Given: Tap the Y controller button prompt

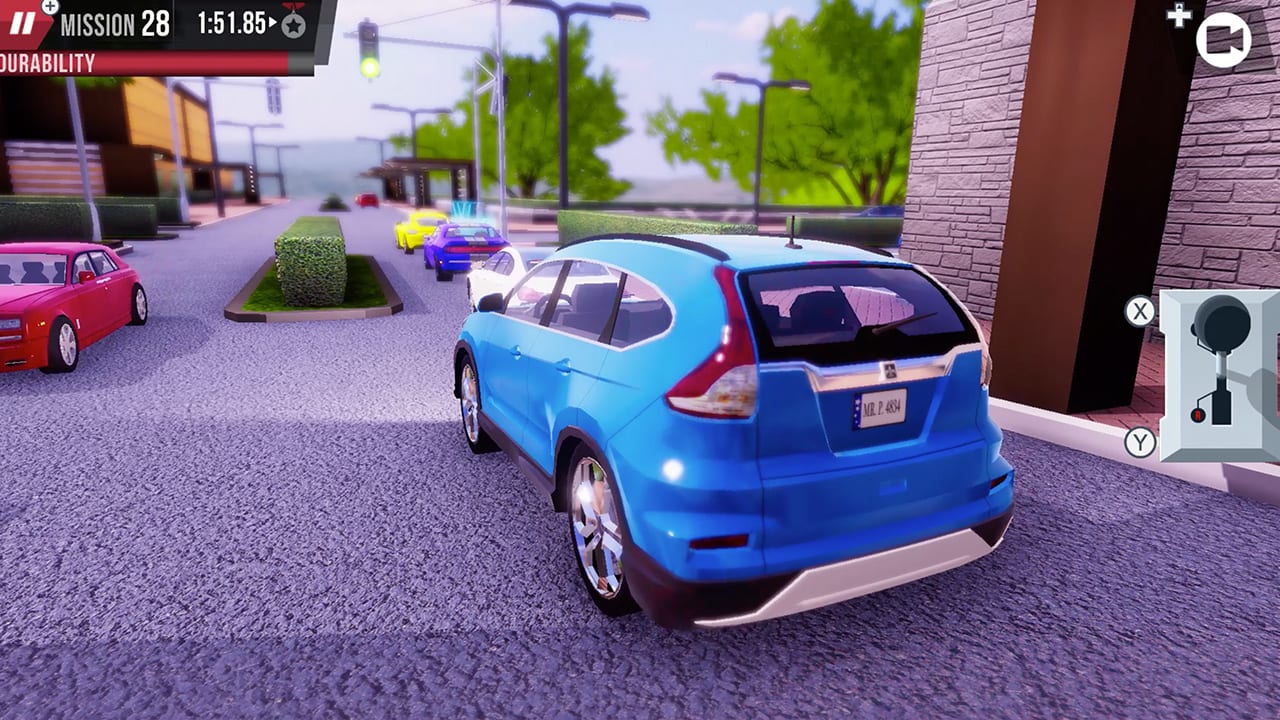Looking at the screenshot, I should pyautogui.click(x=1139, y=442).
